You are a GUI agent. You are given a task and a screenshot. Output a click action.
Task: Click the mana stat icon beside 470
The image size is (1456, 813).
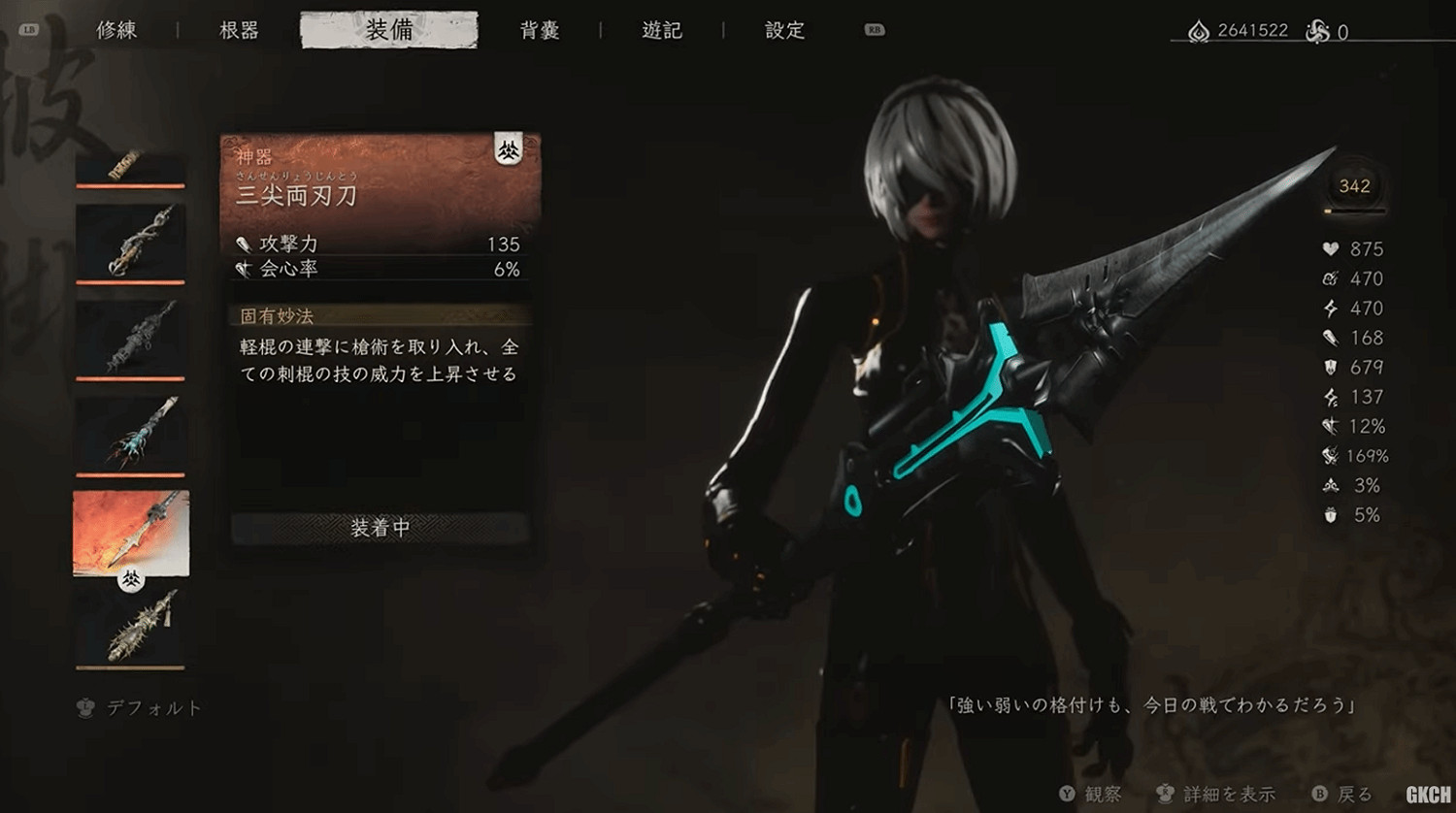pyautogui.click(x=1330, y=278)
